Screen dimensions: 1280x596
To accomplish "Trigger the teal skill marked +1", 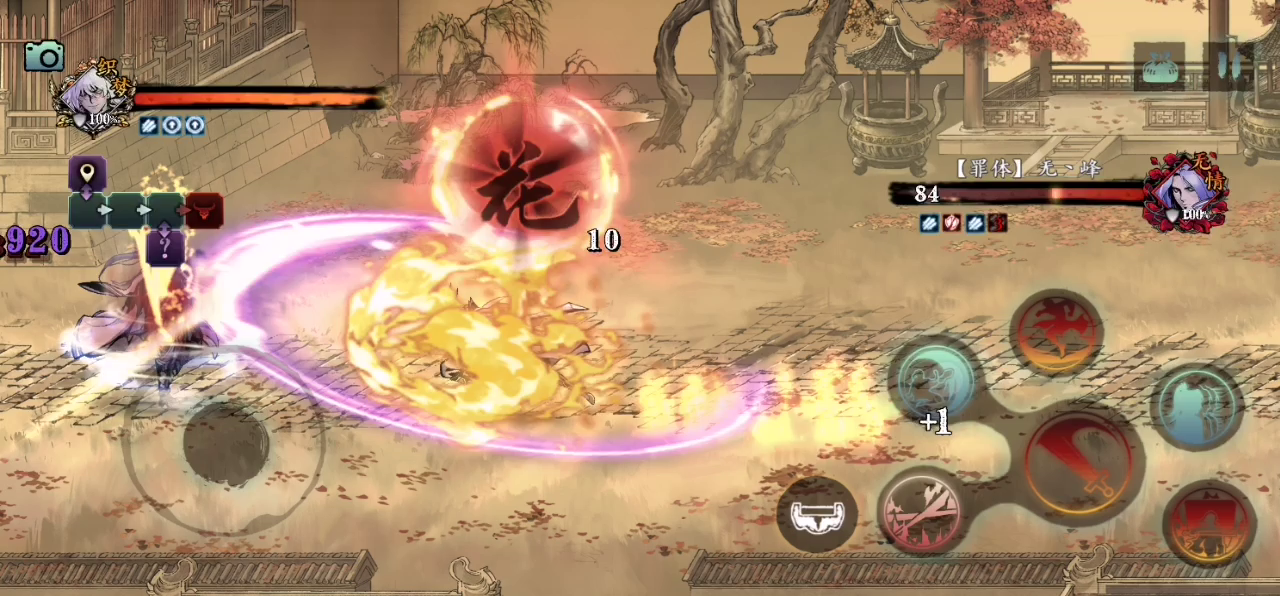I will (935, 382).
